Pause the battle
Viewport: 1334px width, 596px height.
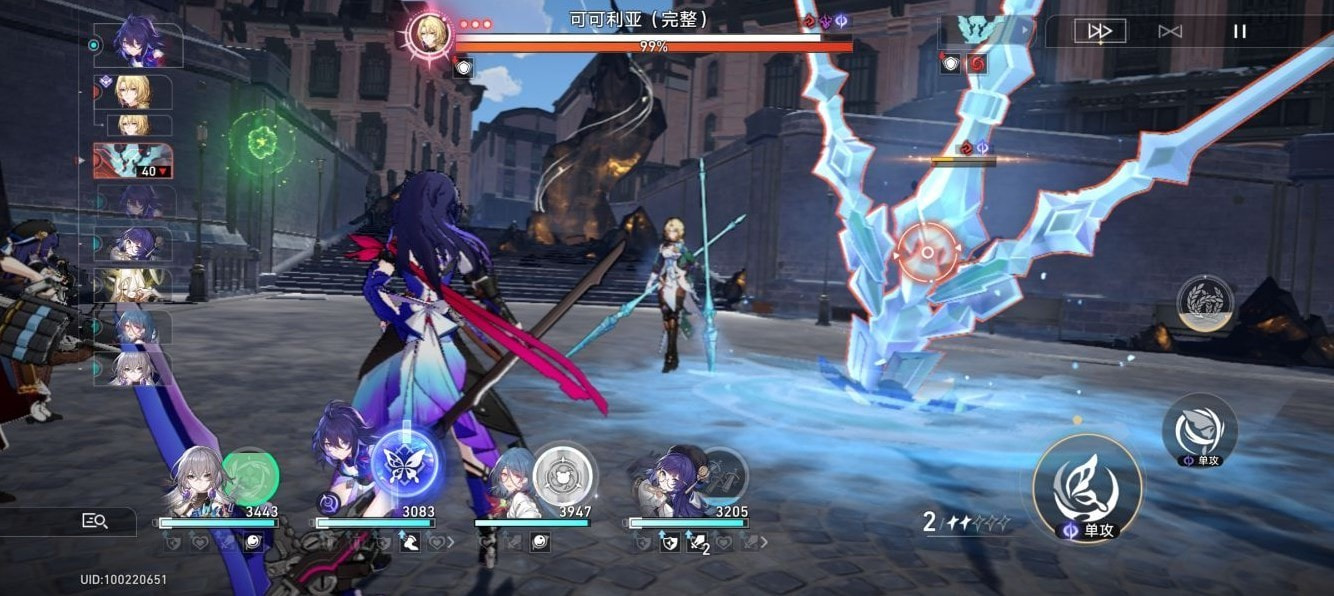coord(1240,31)
